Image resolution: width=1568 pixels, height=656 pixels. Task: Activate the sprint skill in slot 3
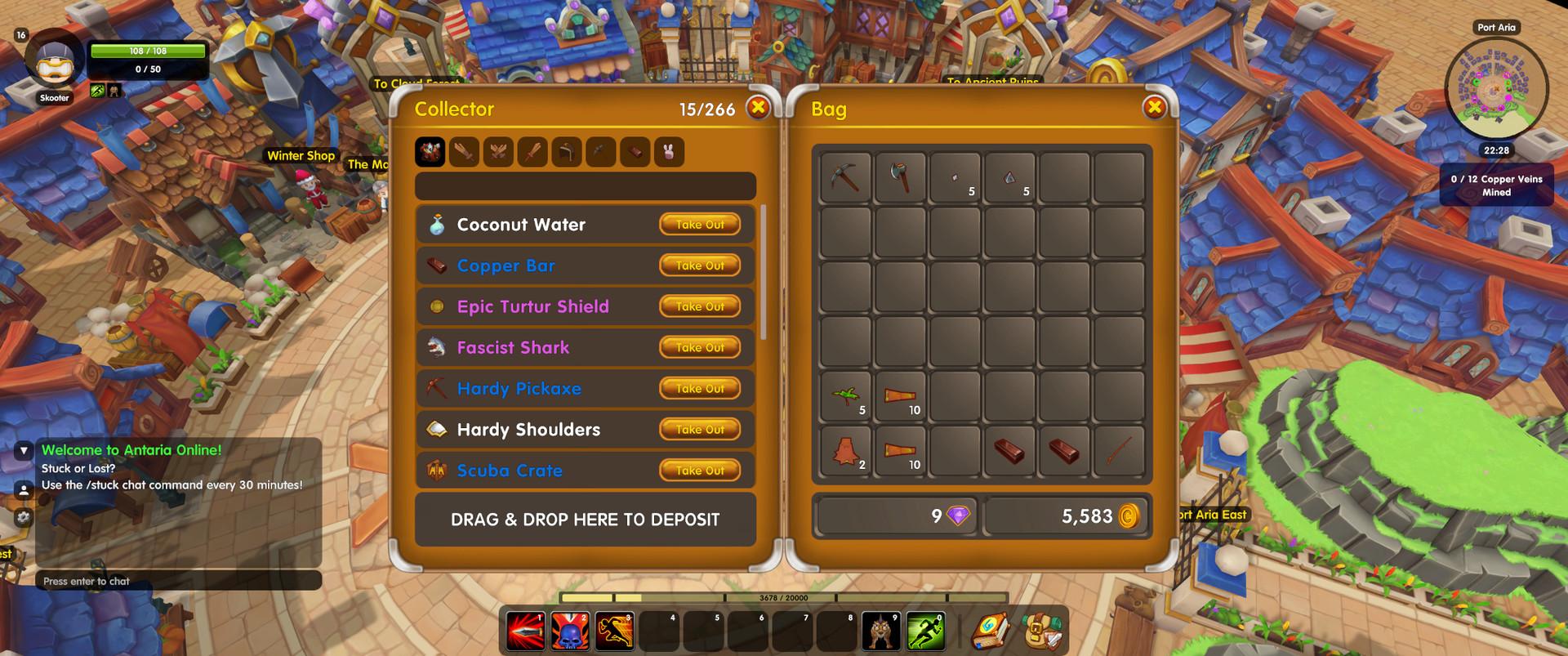point(615,629)
